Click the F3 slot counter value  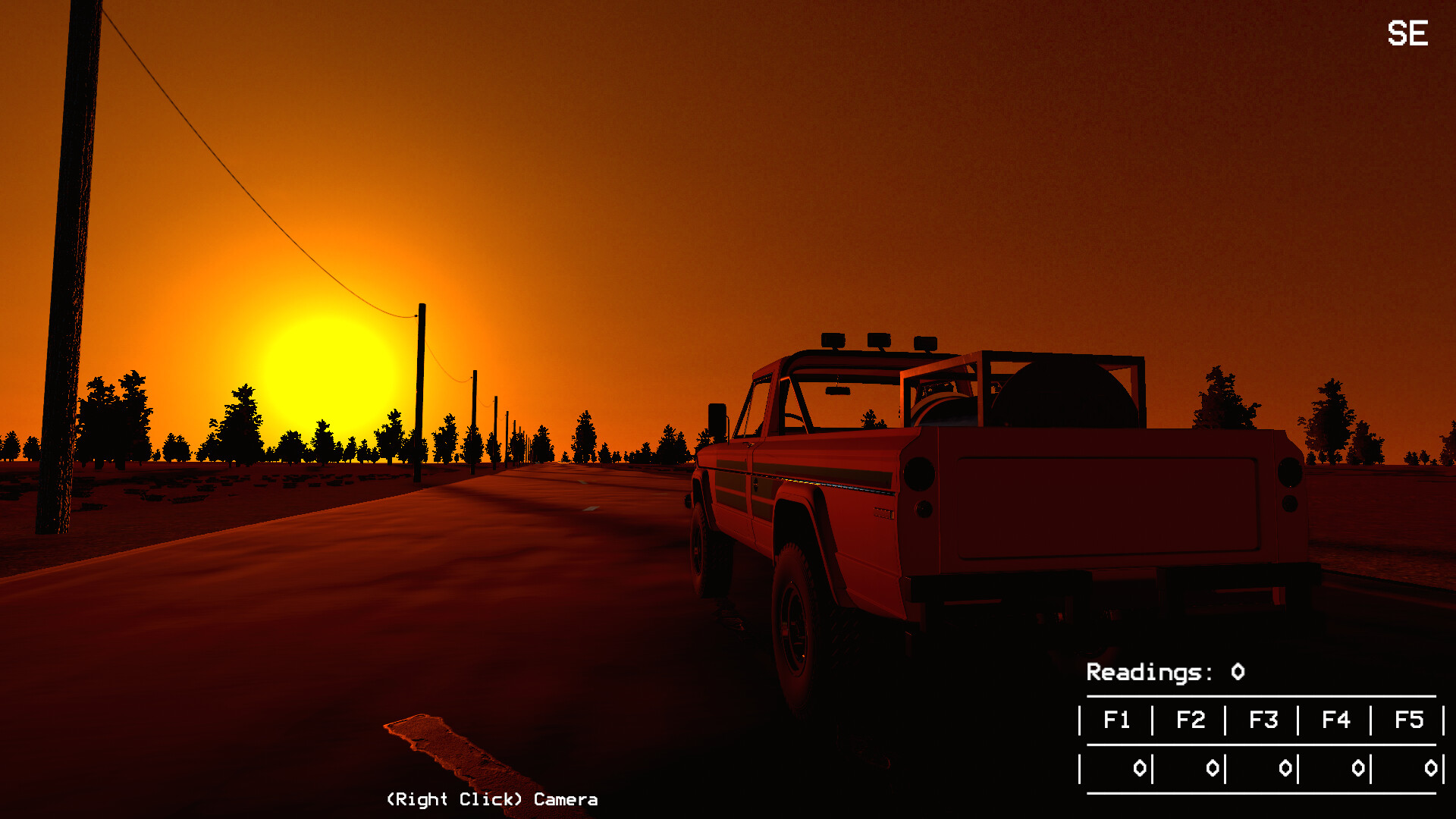click(1287, 767)
